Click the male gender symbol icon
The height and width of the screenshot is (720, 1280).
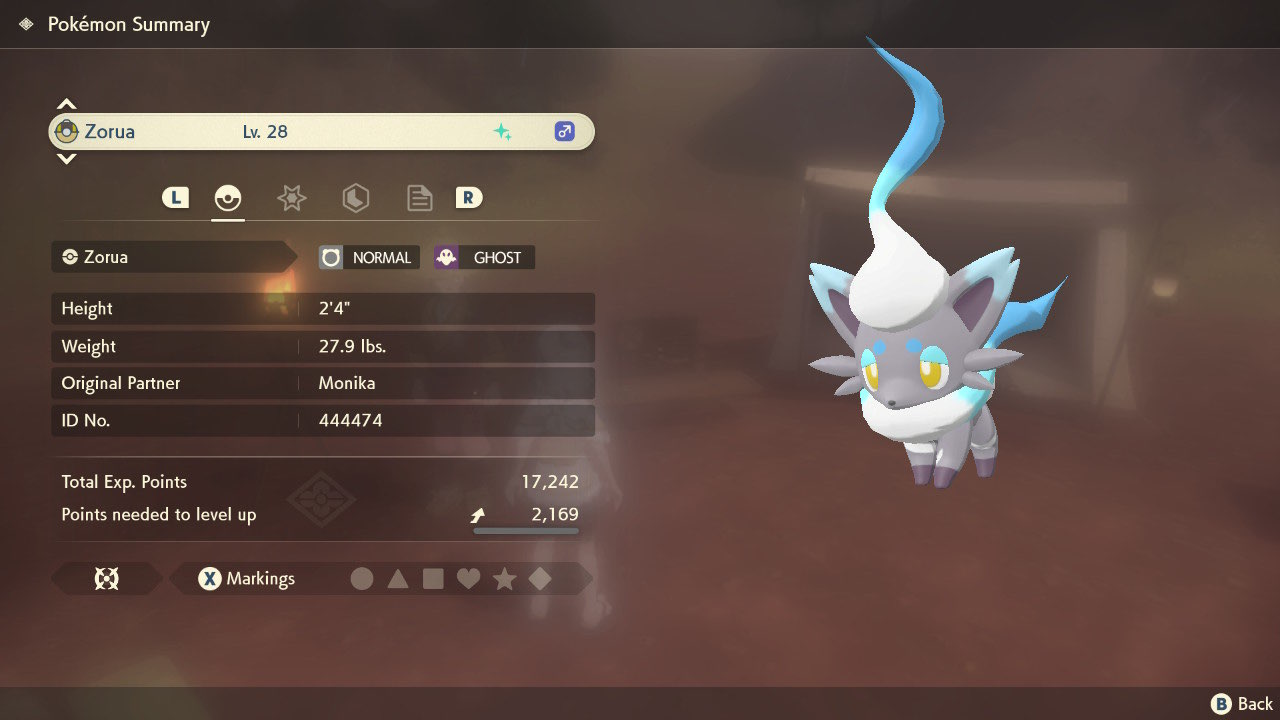click(x=563, y=131)
